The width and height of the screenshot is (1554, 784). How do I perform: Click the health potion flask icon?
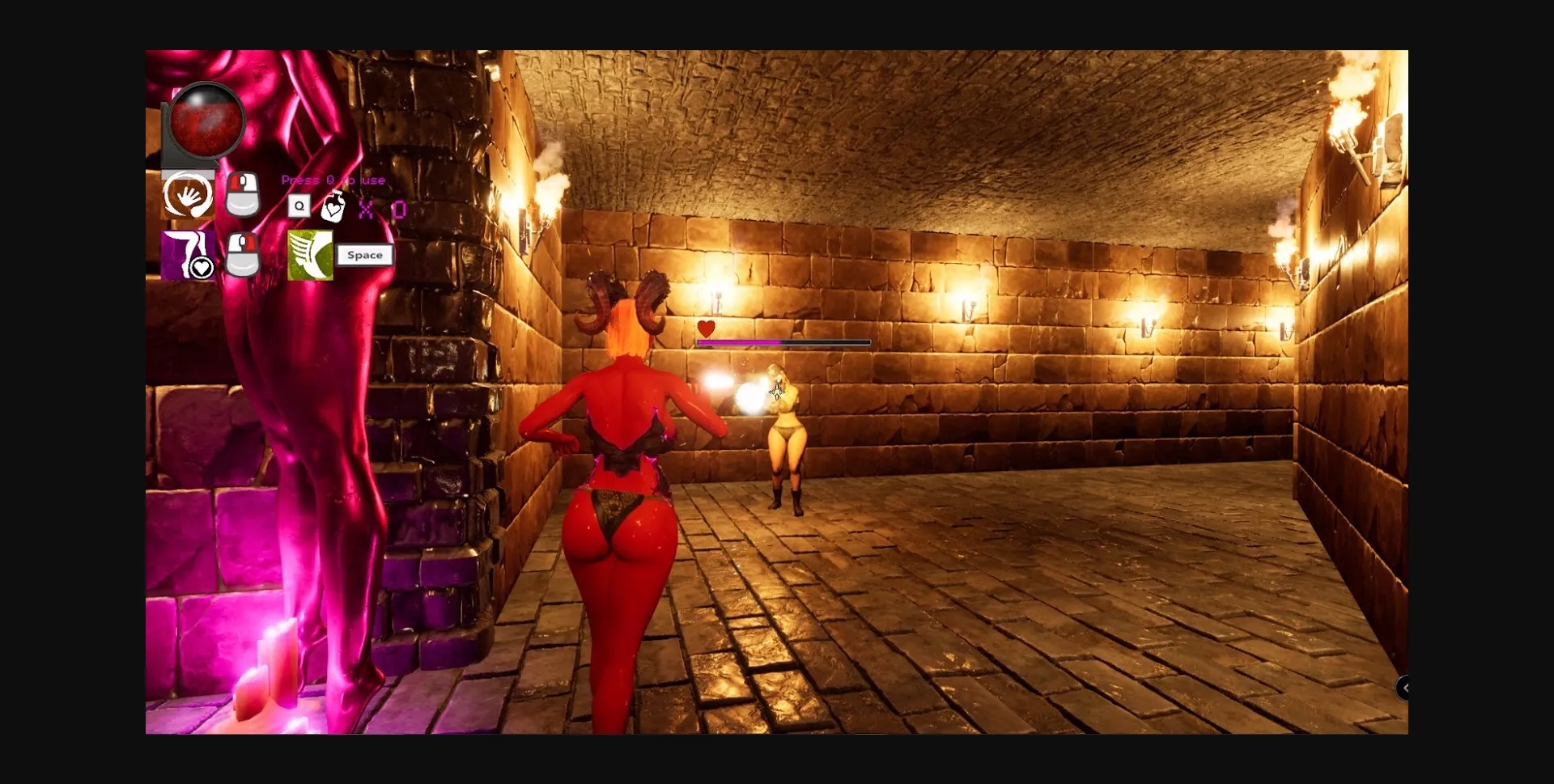point(333,209)
